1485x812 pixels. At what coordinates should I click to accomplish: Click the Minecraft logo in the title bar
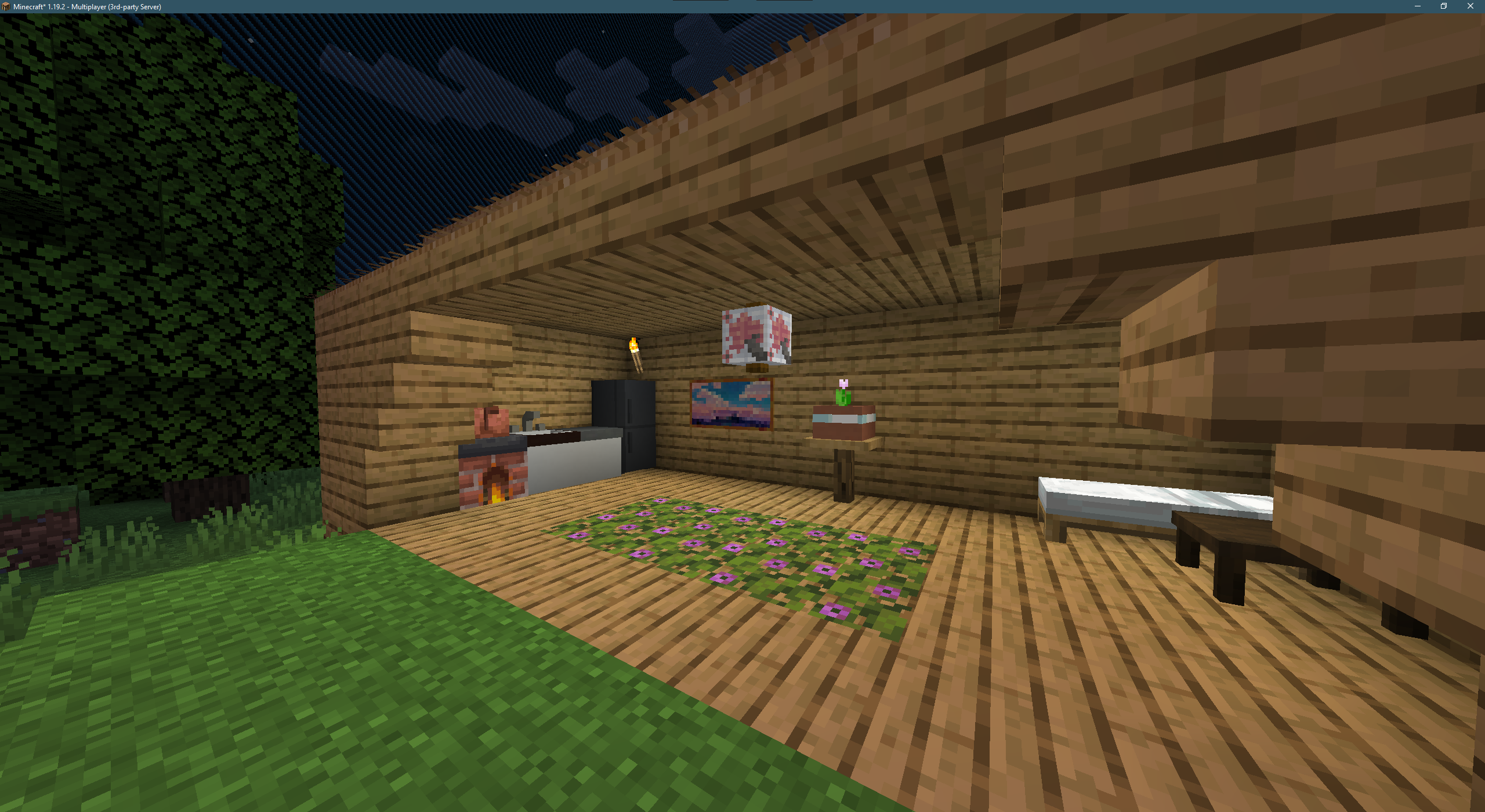(7, 6)
